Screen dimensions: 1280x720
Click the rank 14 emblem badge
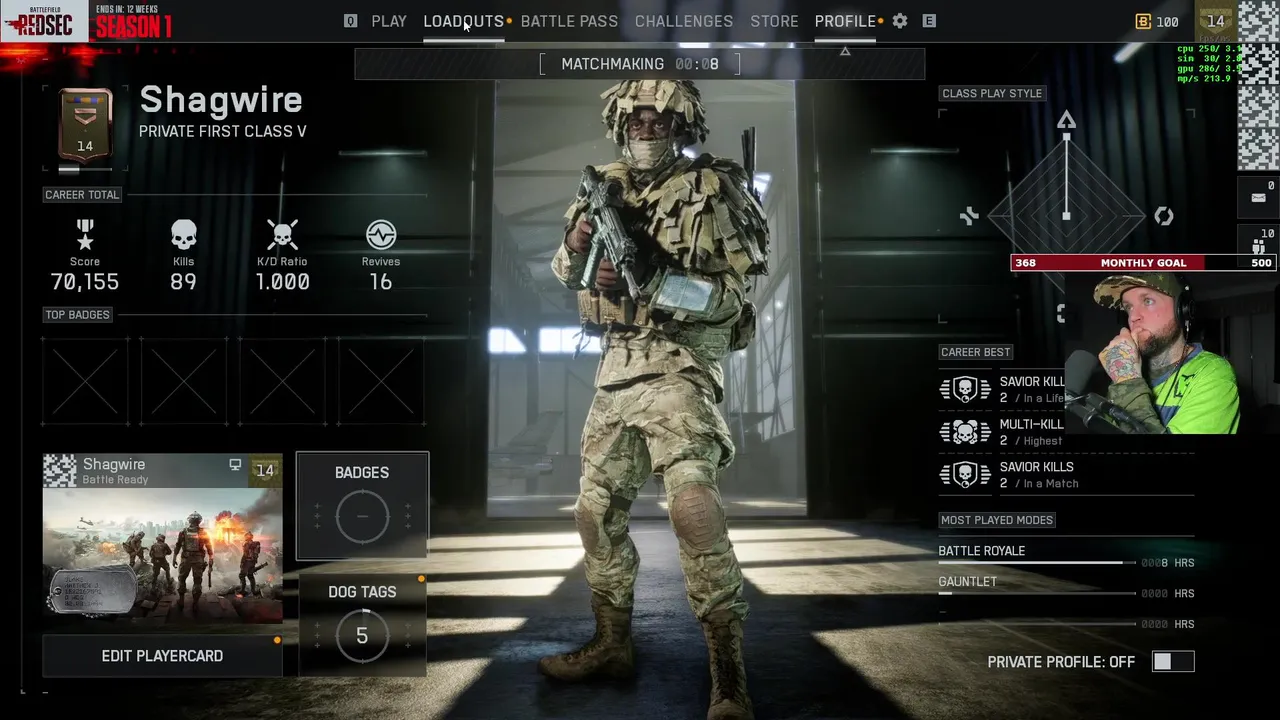85,125
